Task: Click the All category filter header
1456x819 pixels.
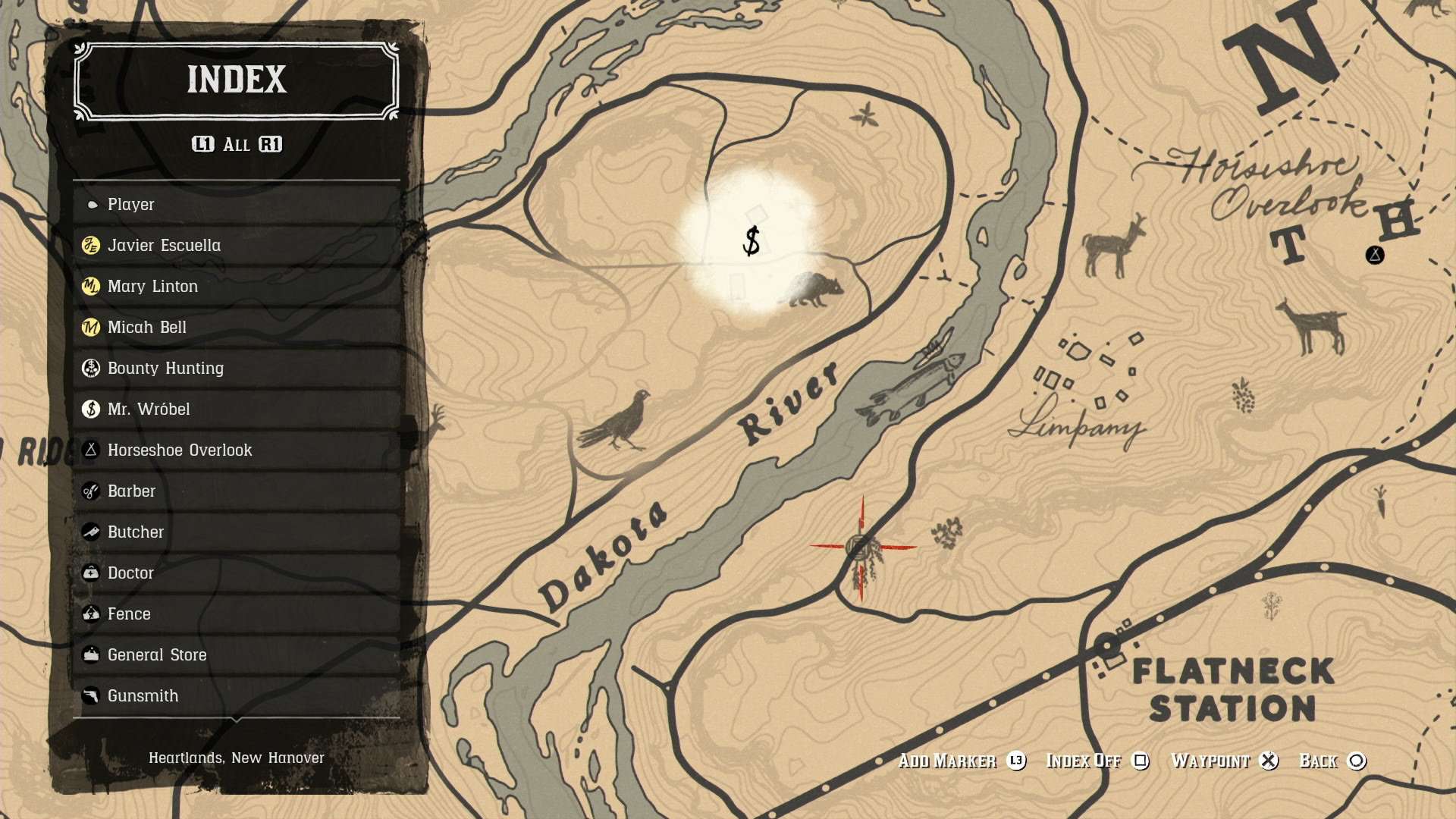Action: [x=237, y=145]
